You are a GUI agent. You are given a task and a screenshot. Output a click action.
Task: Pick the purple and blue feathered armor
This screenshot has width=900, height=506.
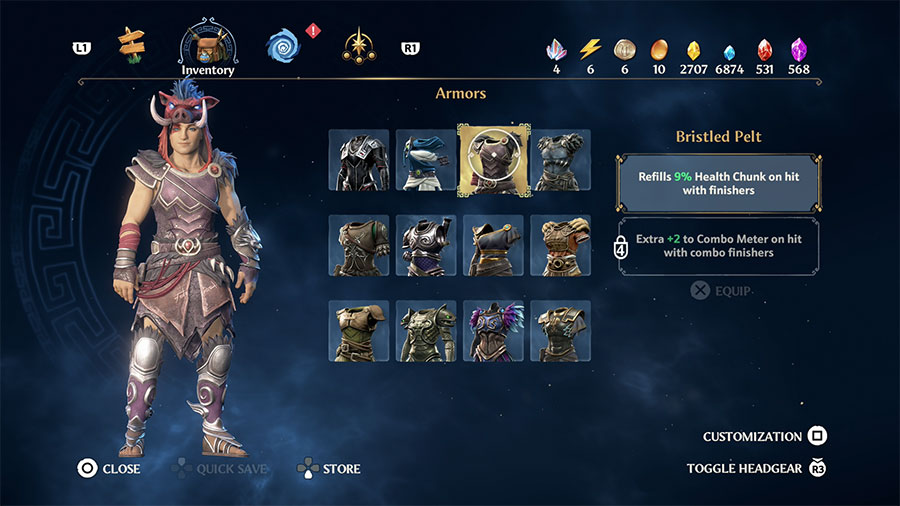493,331
